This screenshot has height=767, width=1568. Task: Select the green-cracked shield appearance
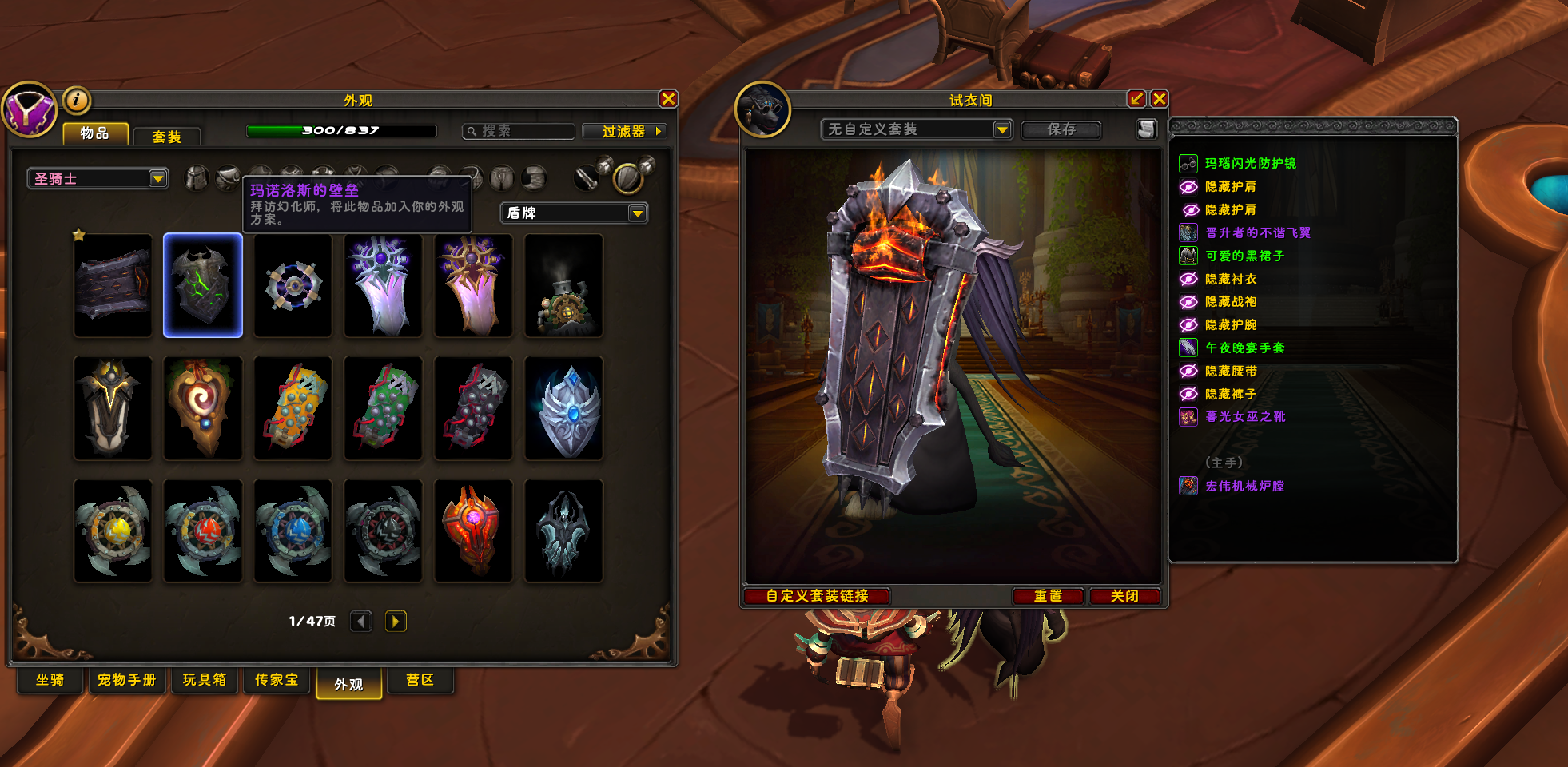tap(203, 285)
